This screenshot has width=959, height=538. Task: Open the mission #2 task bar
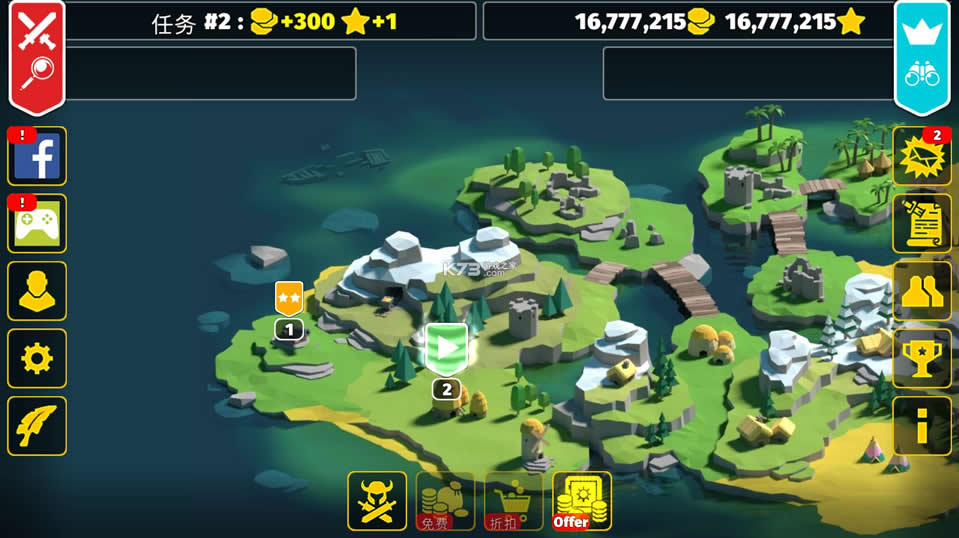[x=270, y=21]
